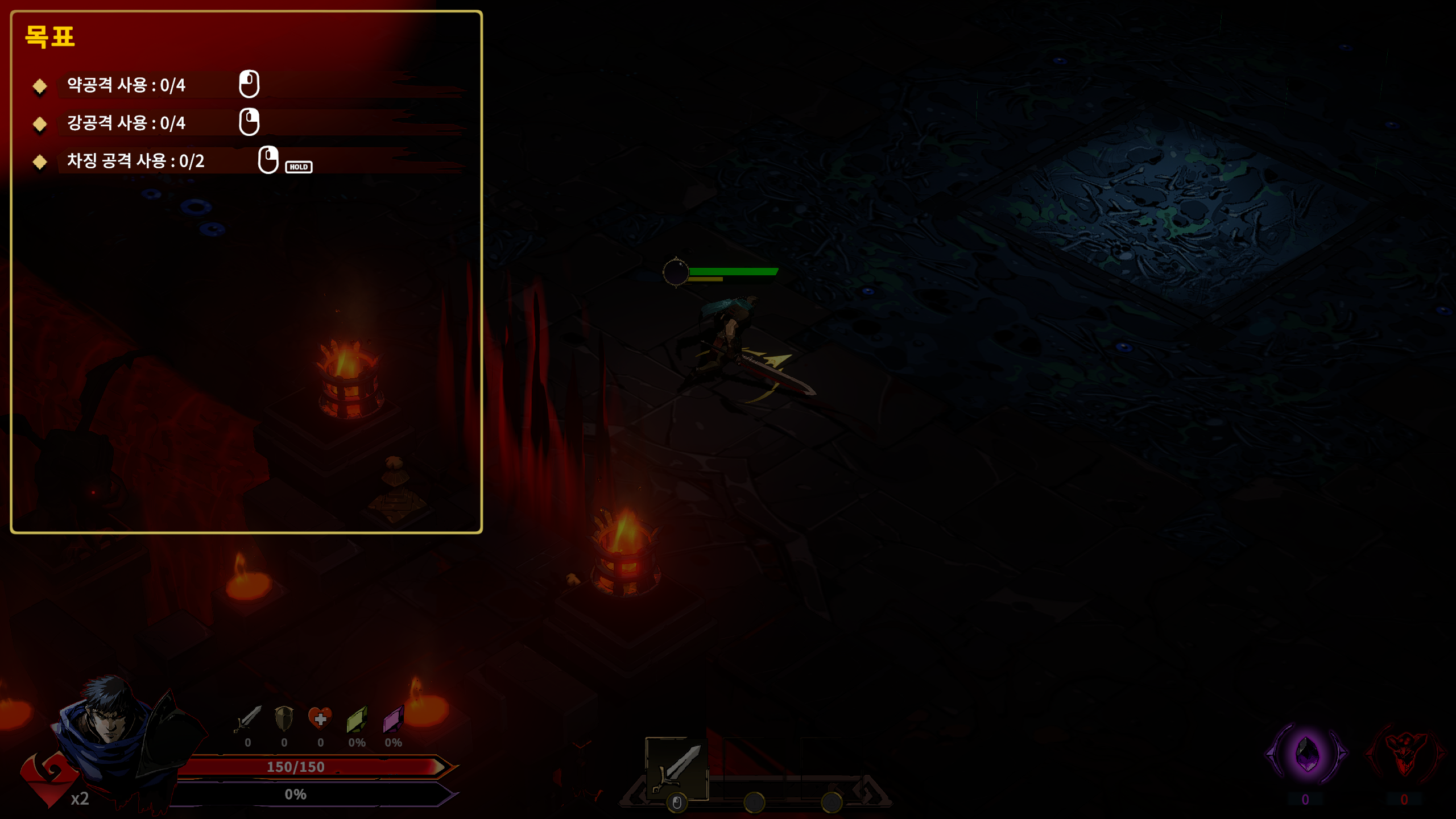This screenshot has width=1456, height=819.
Task: Click the 150/150 health bar
Action: pos(296,767)
